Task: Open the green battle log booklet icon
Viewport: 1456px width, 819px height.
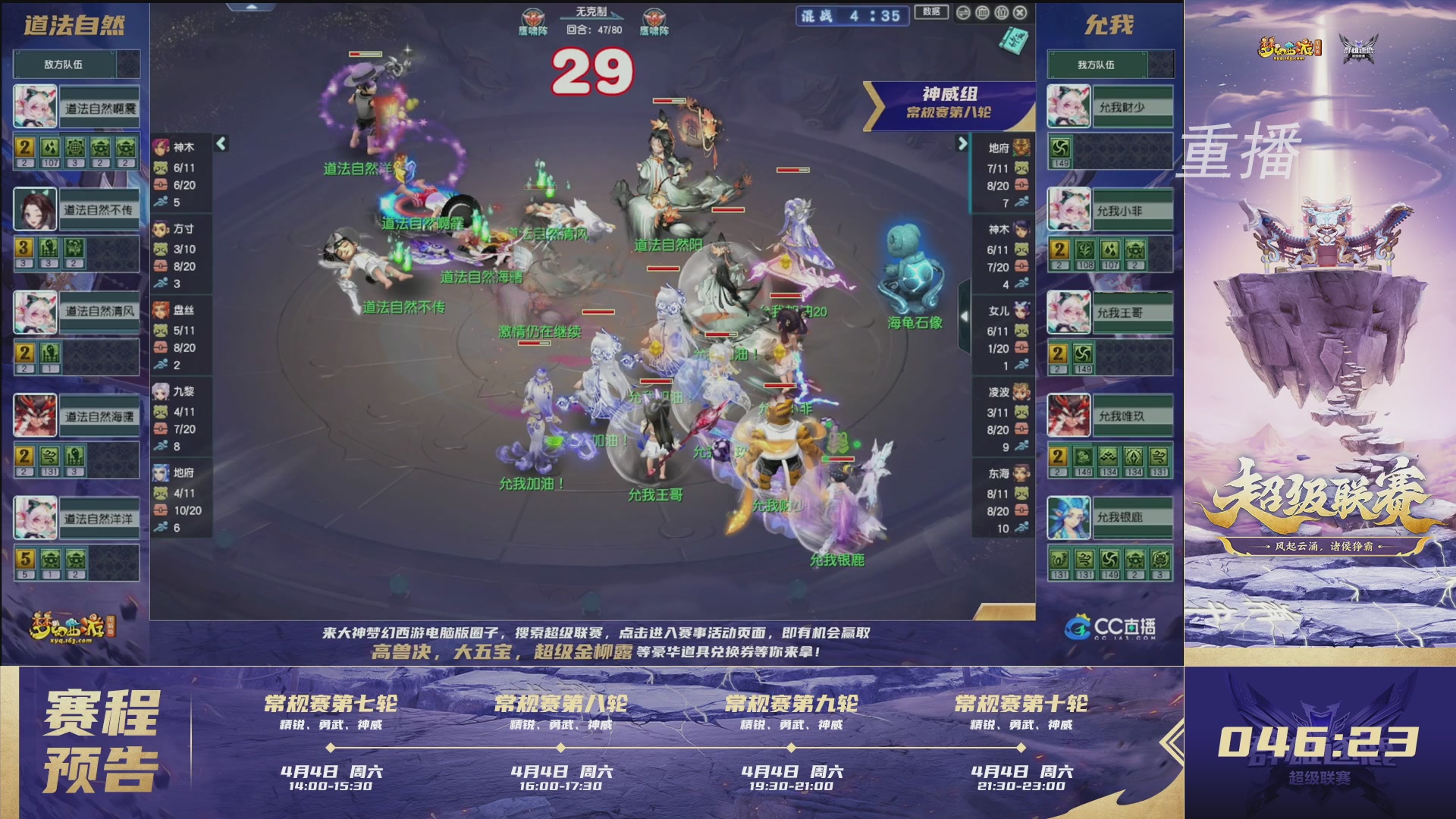Action: point(1012,39)
